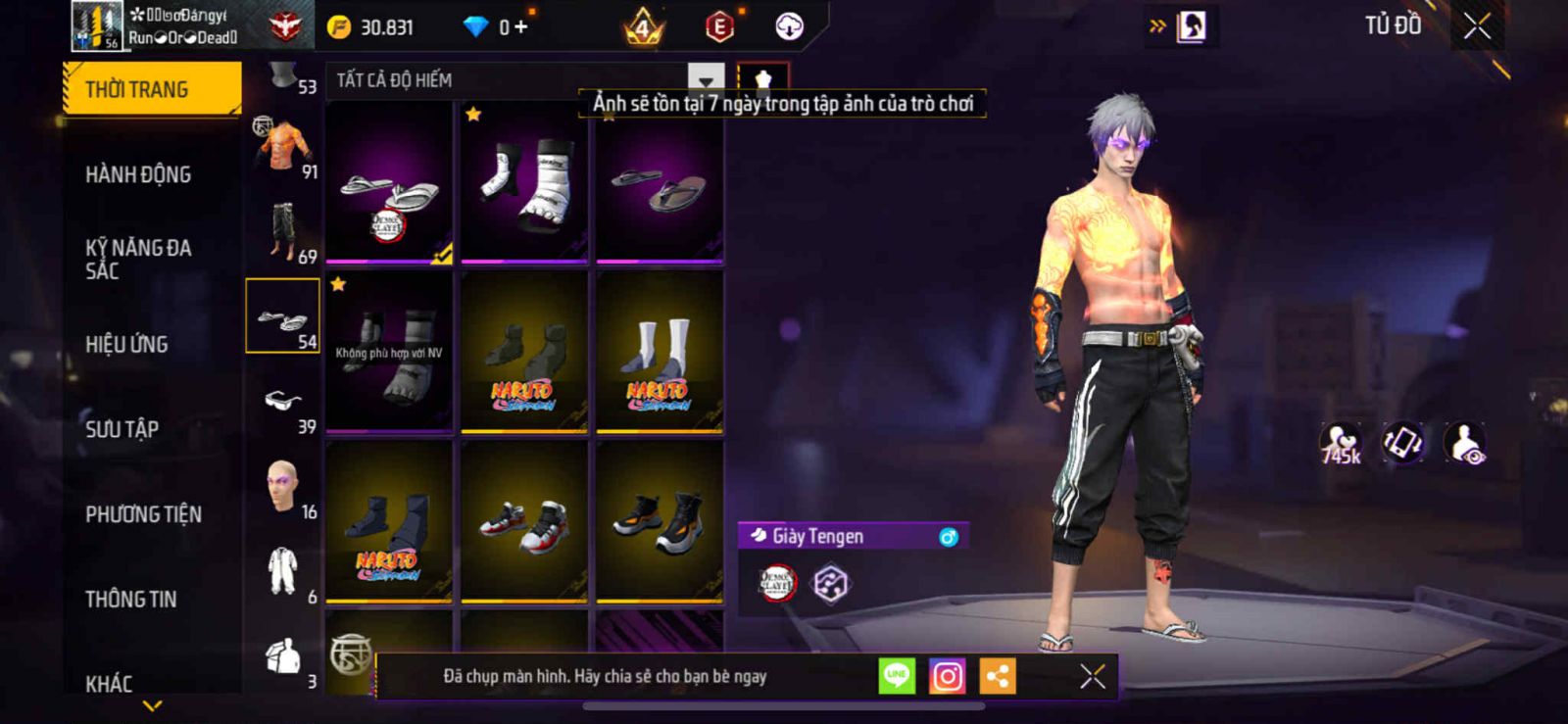Screen dimensions: 1568x724
Task: Open the HÀNH ĐỘNG section
Action: pyautogui.click(x=138, y=174)
